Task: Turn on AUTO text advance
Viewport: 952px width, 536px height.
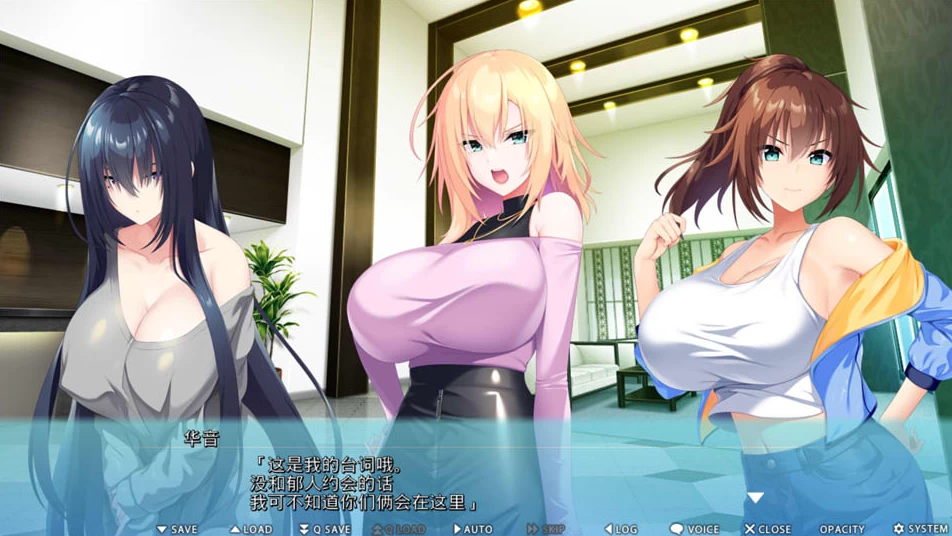Action: [473, 529]
